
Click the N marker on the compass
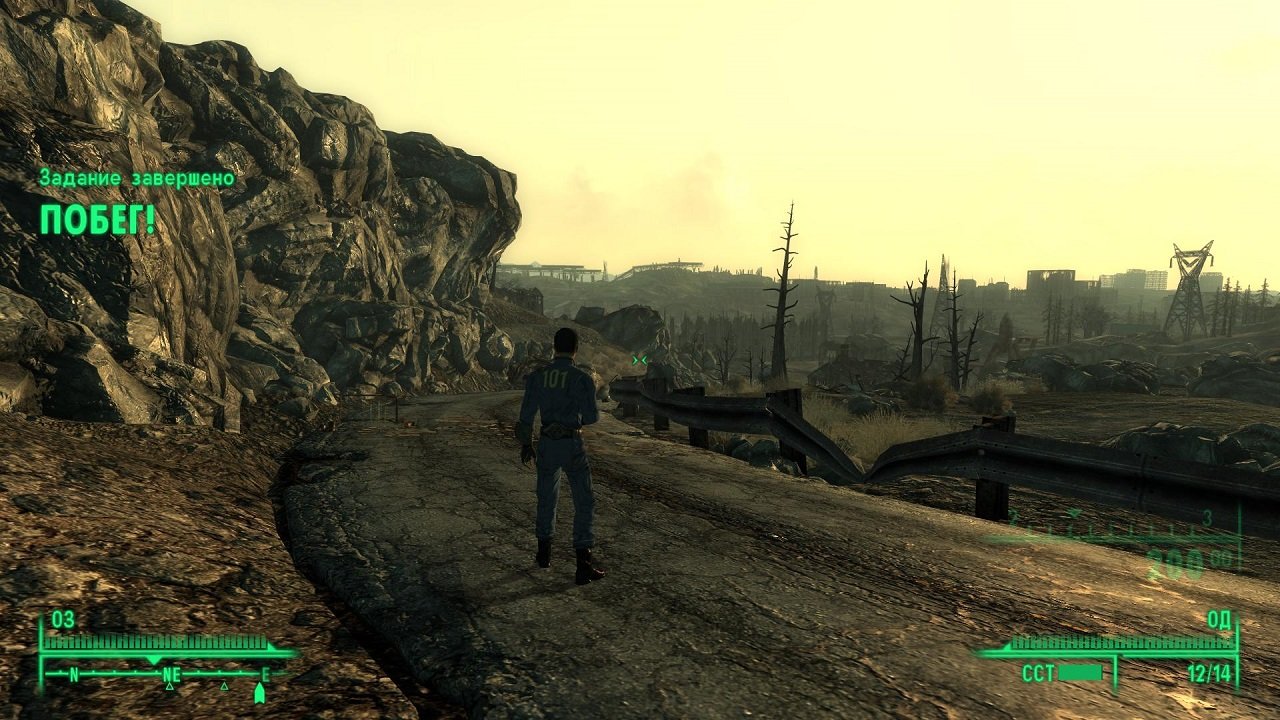coord(75,672)
